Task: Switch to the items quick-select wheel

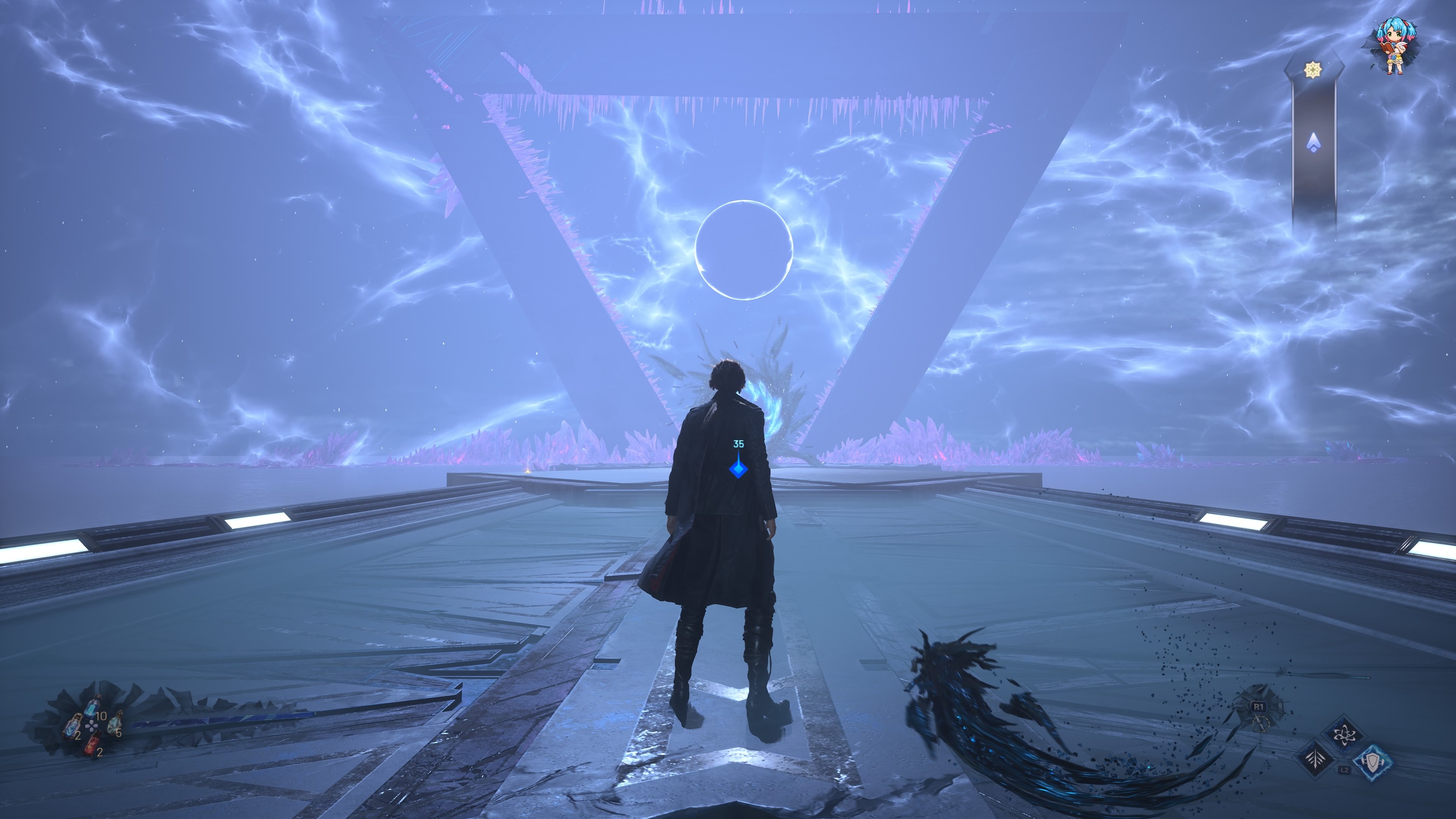Action: click(x=91, y=726)
